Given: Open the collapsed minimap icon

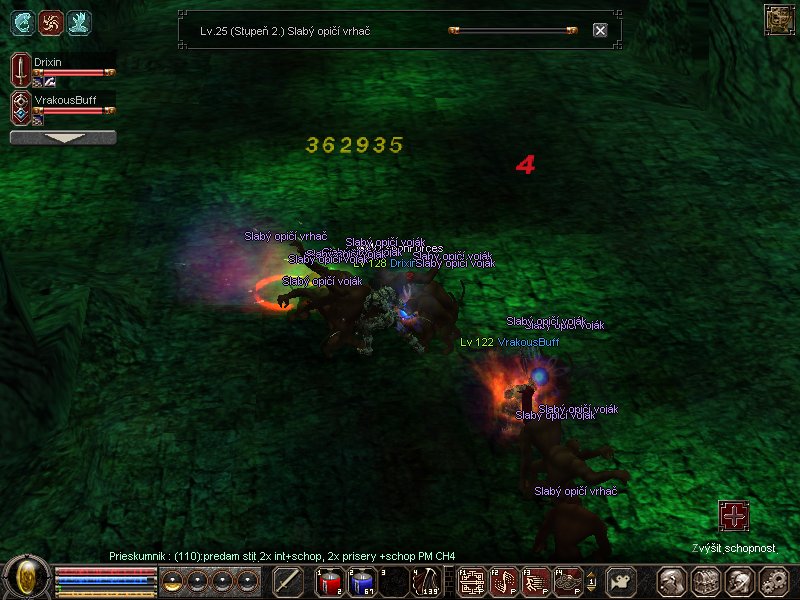Looking at the screenshot, I should click(779, 19).
